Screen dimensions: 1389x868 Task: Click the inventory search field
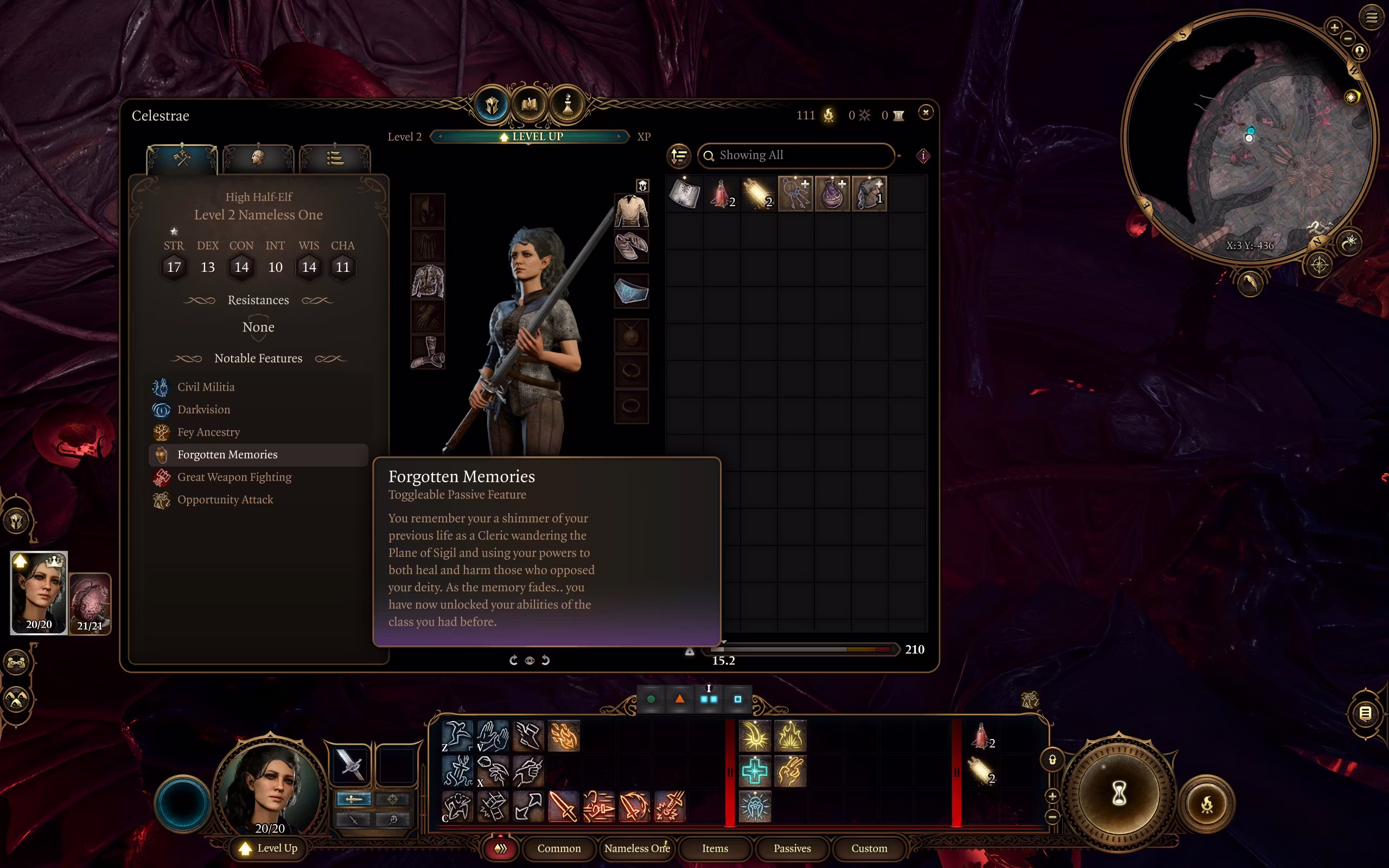click(798, 156)
